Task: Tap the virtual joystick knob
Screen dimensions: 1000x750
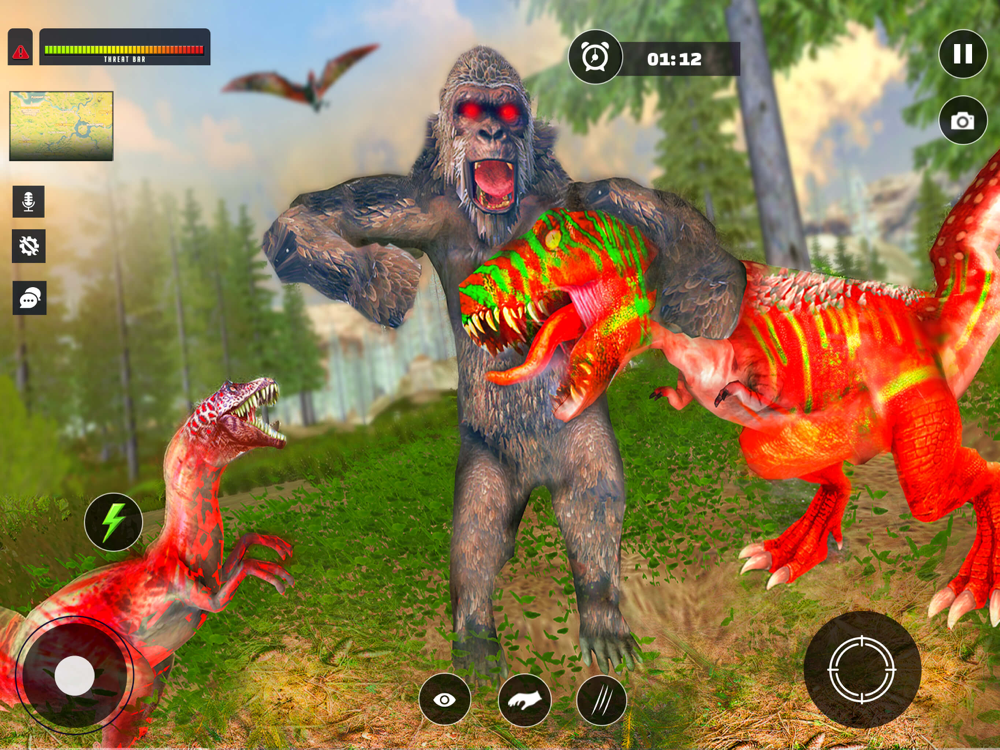Action: click(x=74, y=676)
